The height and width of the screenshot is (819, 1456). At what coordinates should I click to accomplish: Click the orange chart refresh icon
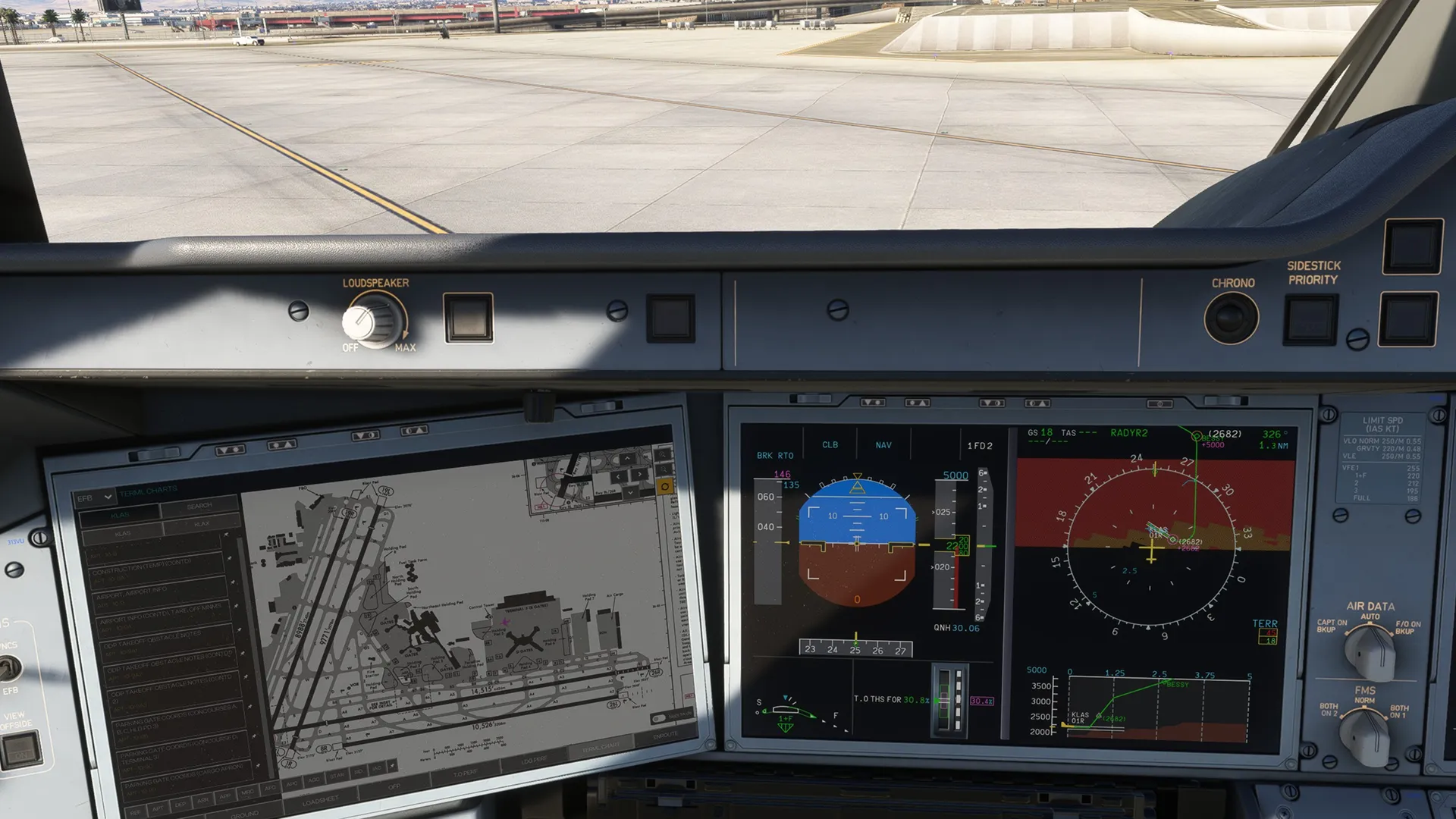click(665, 487)
